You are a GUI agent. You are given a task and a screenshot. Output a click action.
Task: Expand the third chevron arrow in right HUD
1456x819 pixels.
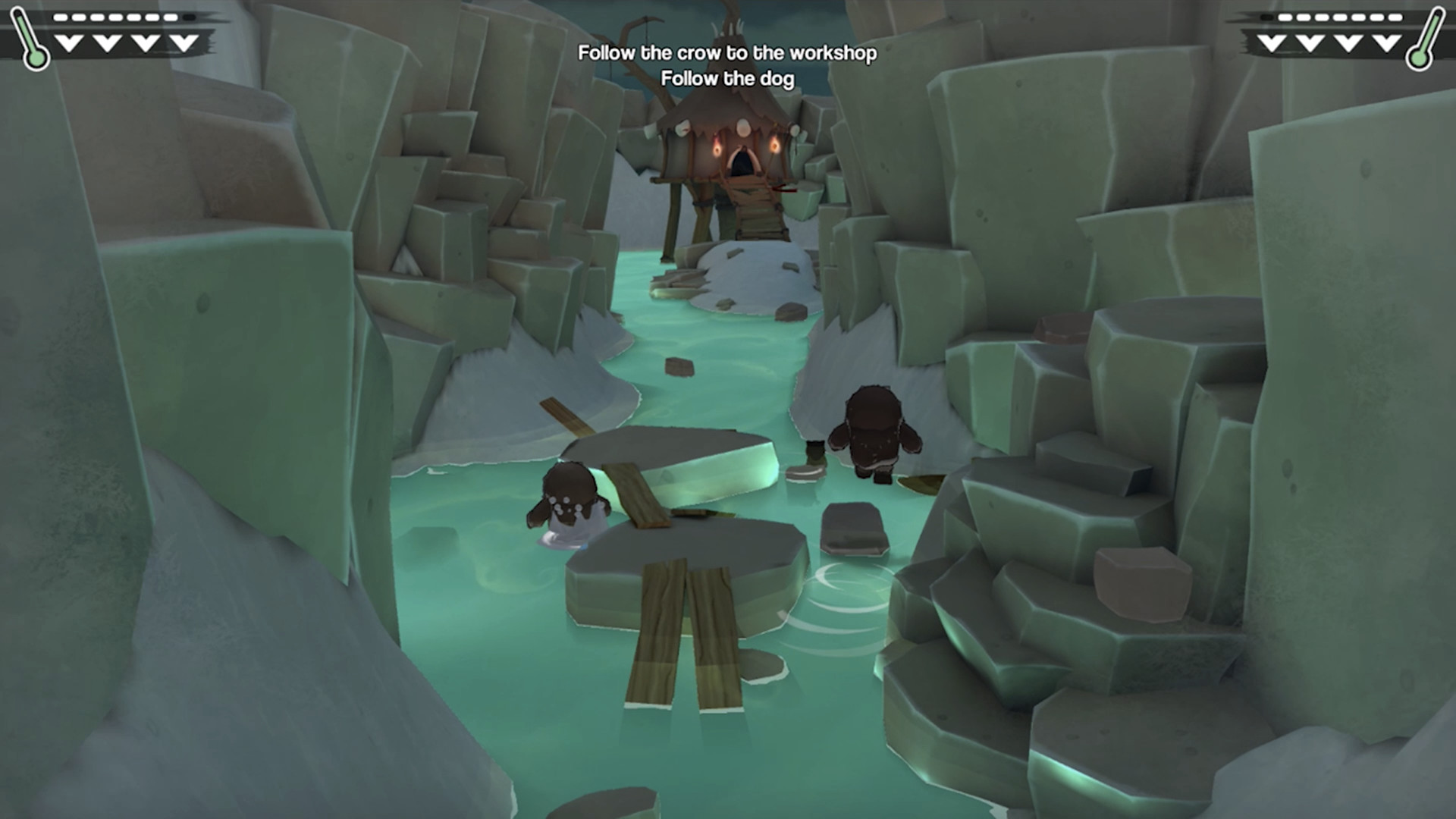[1348, 42]
